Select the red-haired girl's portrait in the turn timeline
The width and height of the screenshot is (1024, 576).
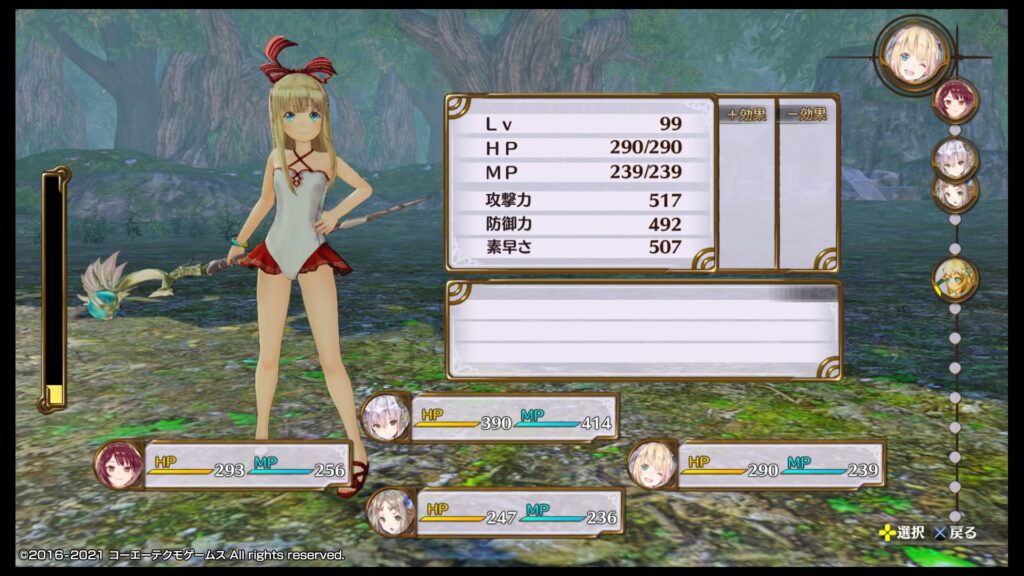click(x=955, y=100)
